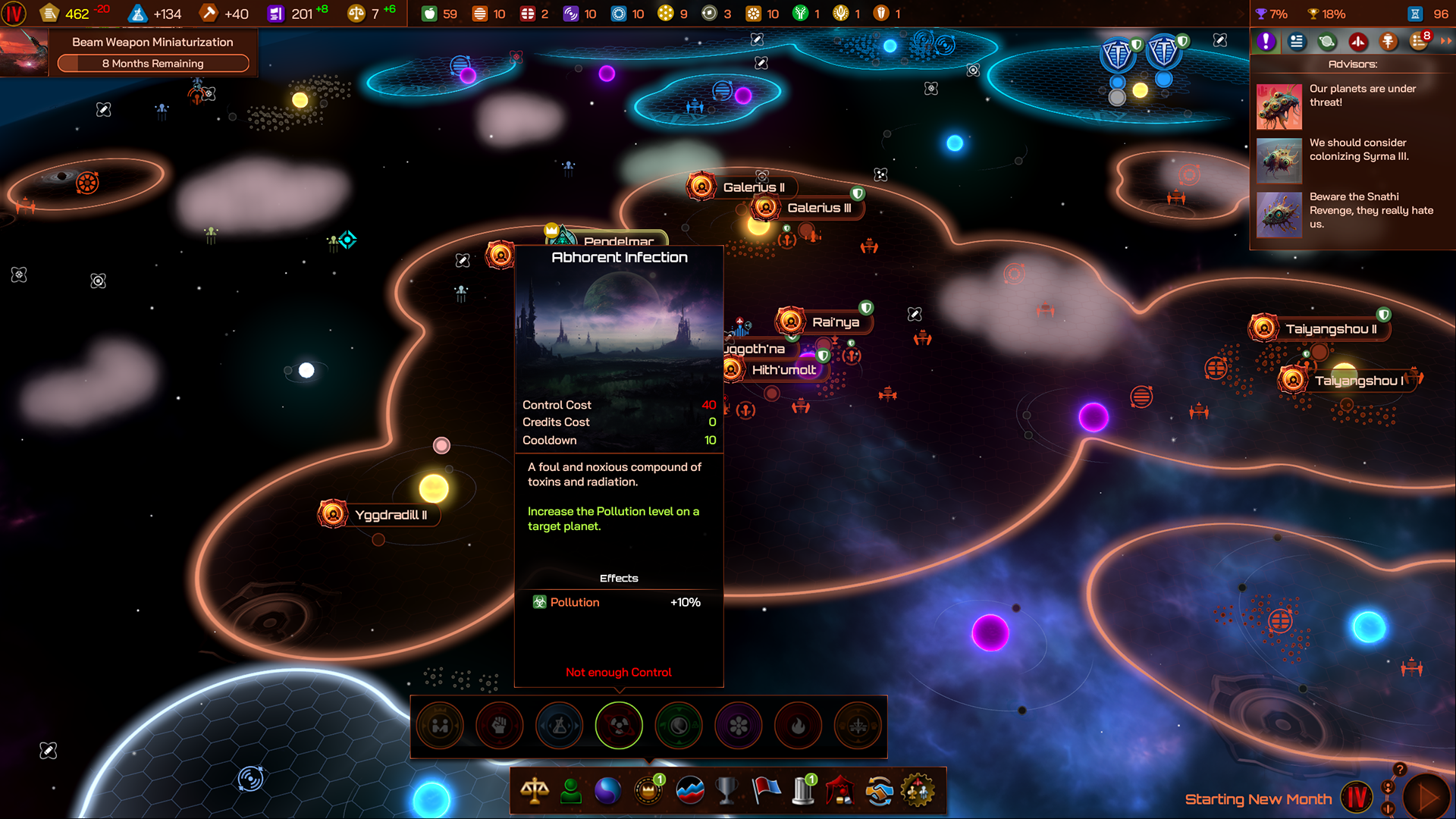Viewport: 1456px width, 819px height.
Task: Open the golden scales menu icon
Action: (x=535, y=791)
